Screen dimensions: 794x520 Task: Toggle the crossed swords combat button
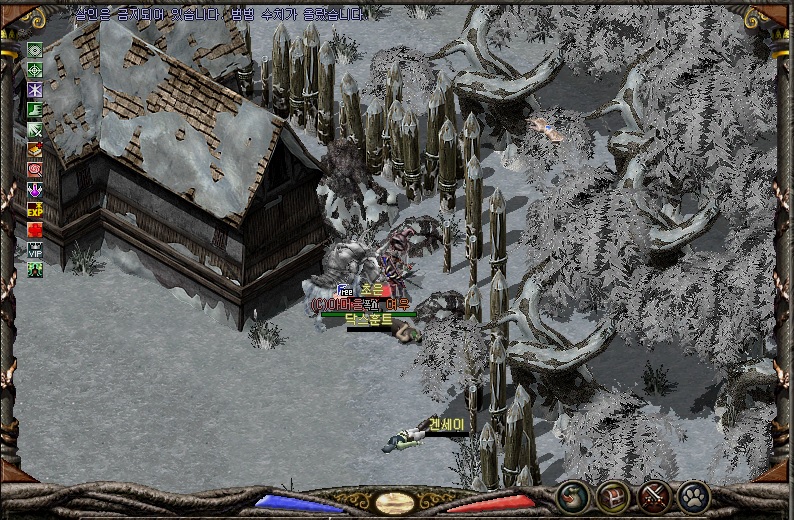tap(653, 495)
